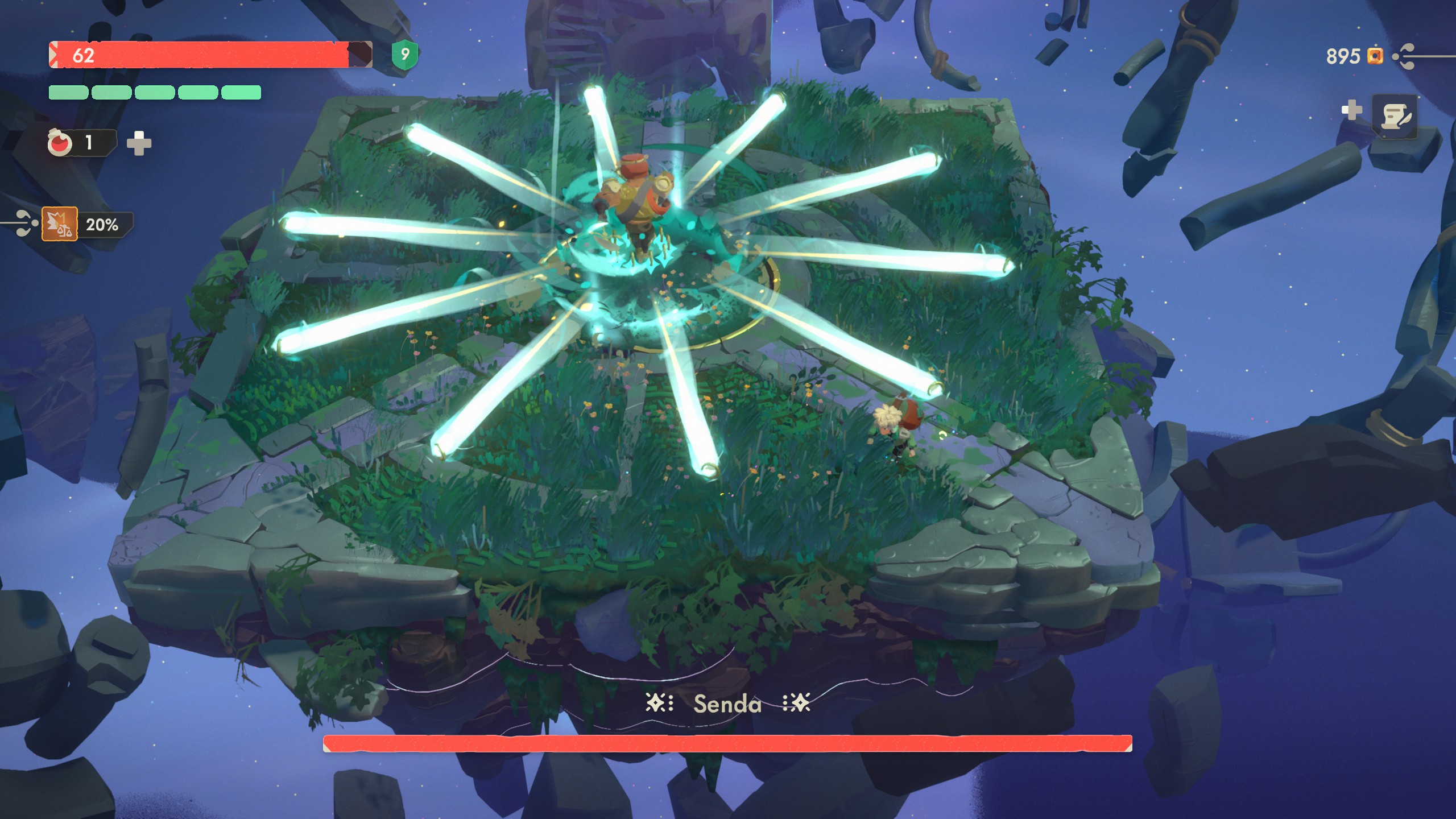
Task: Select the first green stamina pip
Action: [x=69, y=92]
